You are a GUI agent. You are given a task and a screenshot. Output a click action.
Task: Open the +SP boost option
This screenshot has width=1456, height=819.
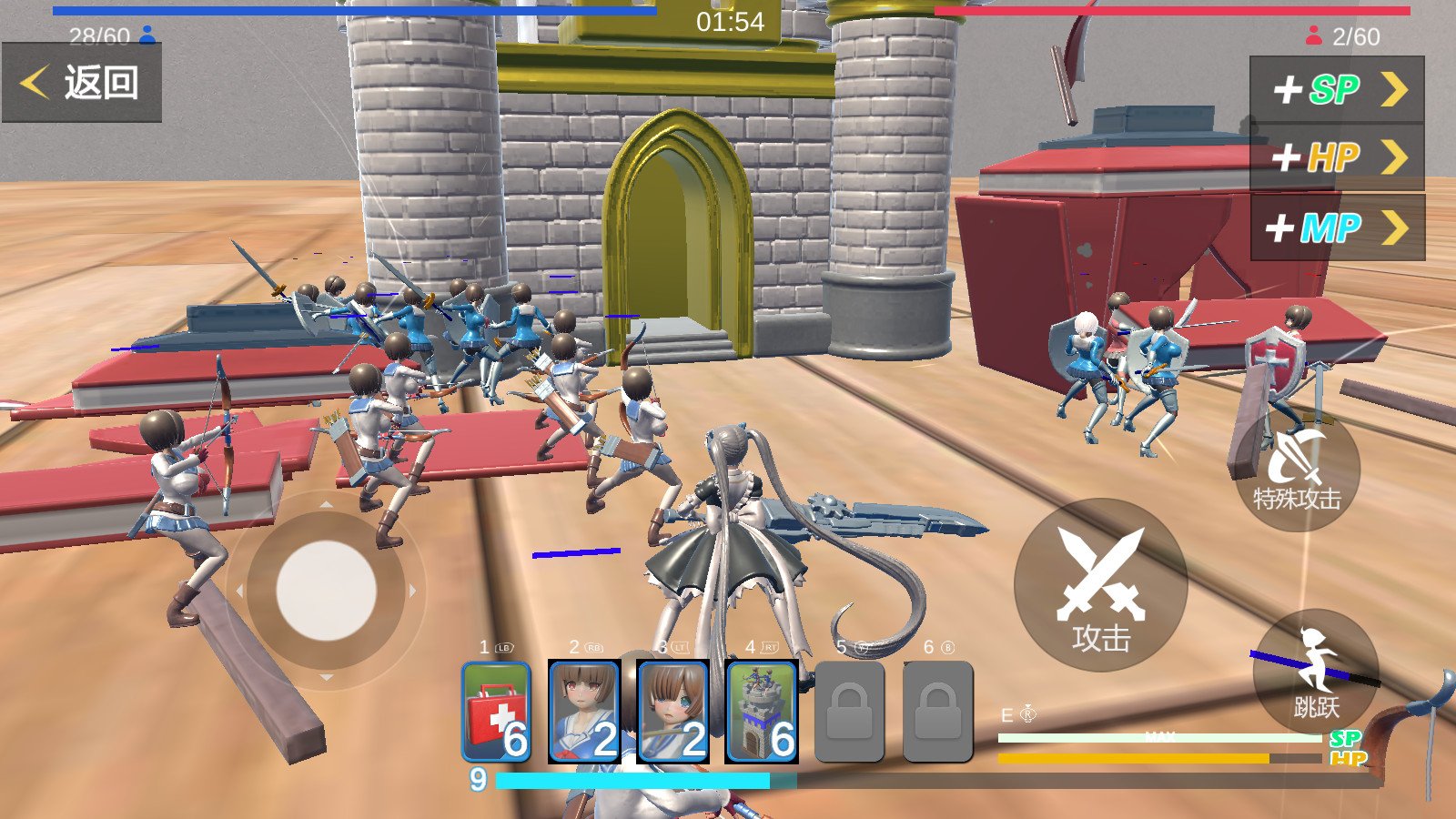tap(1337, 89)
